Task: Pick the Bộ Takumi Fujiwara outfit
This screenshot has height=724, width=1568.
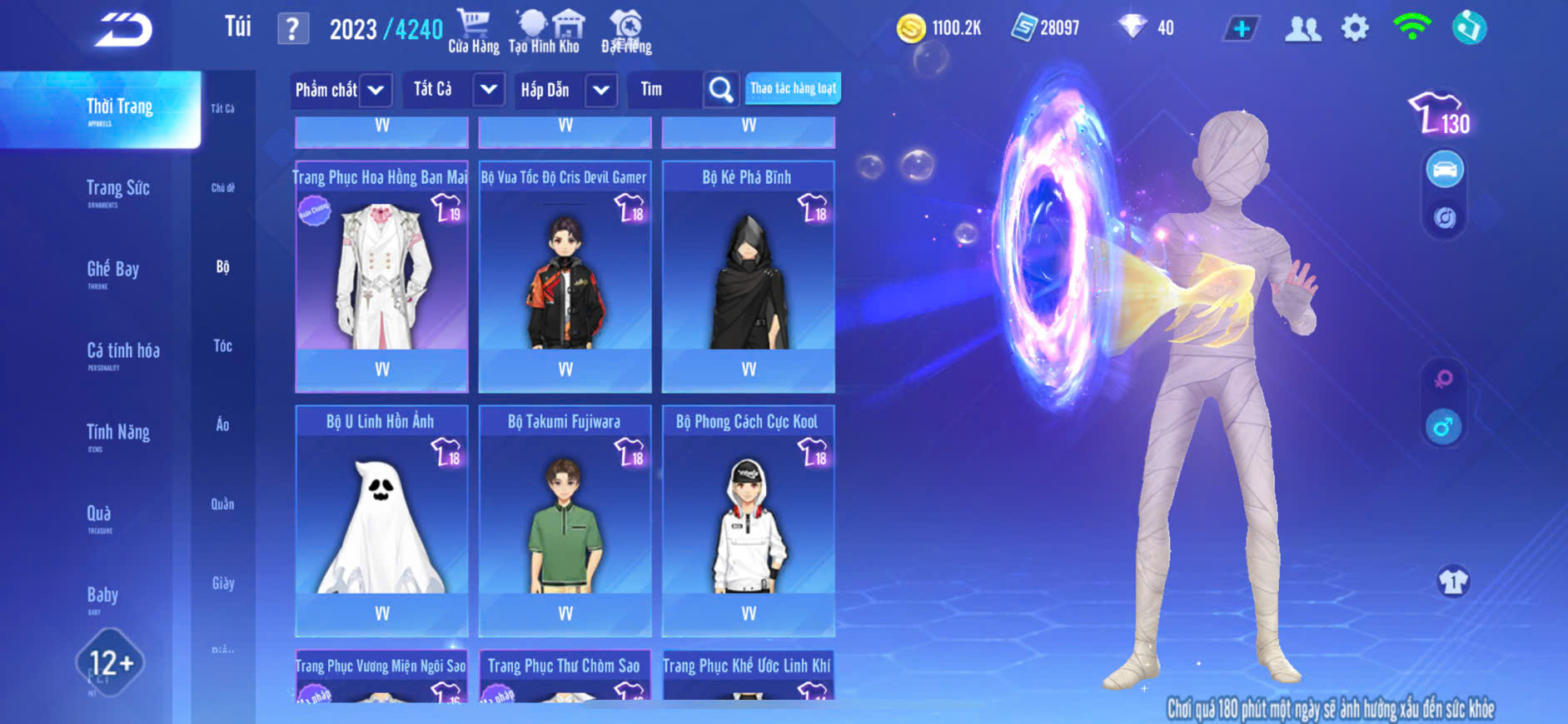Action: pos(565,520)
